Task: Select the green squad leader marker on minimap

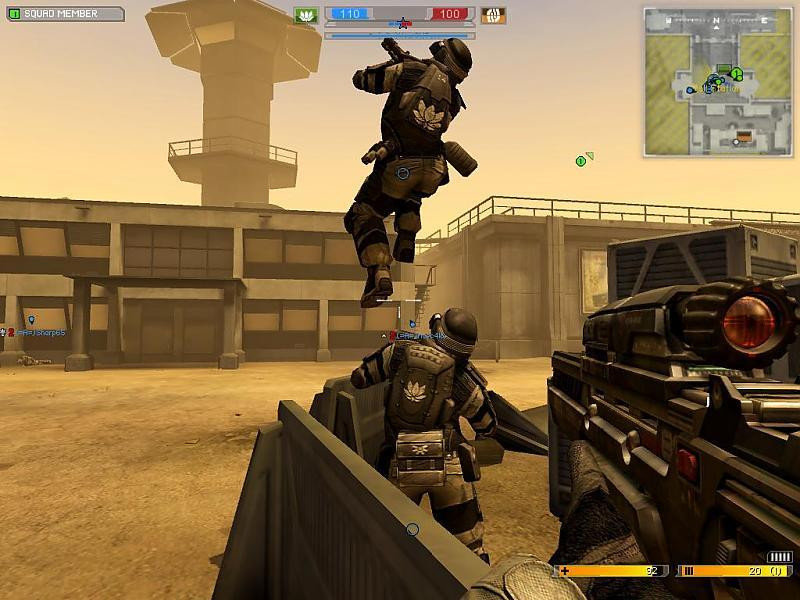Action: pos(736,73)
